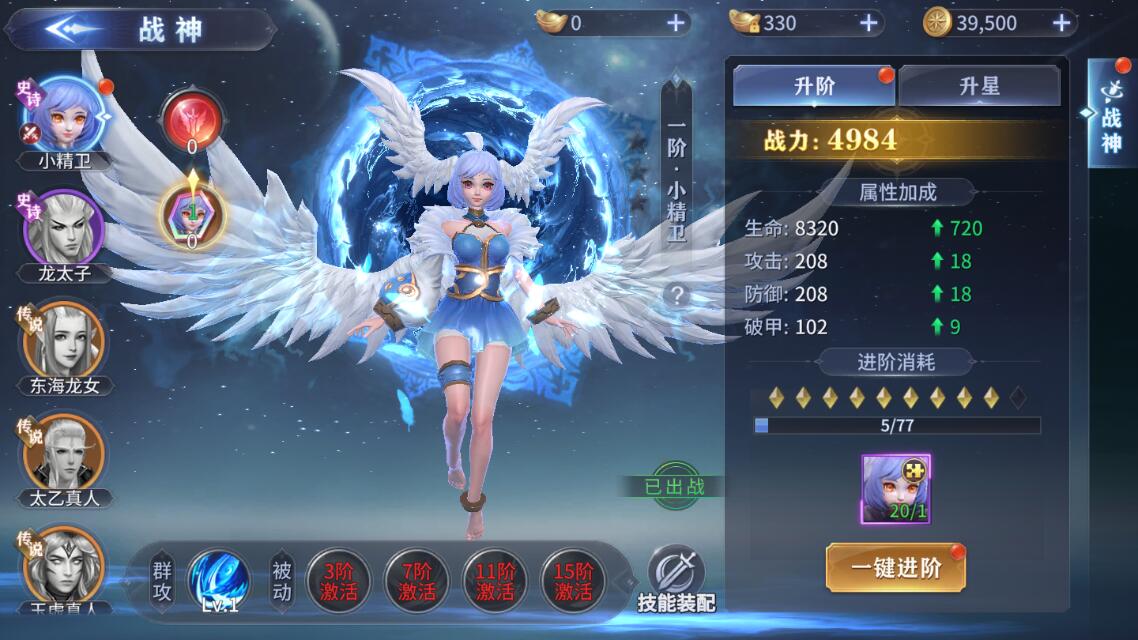Inspect the 15阶激活 passive skill

tap(573, 580)
